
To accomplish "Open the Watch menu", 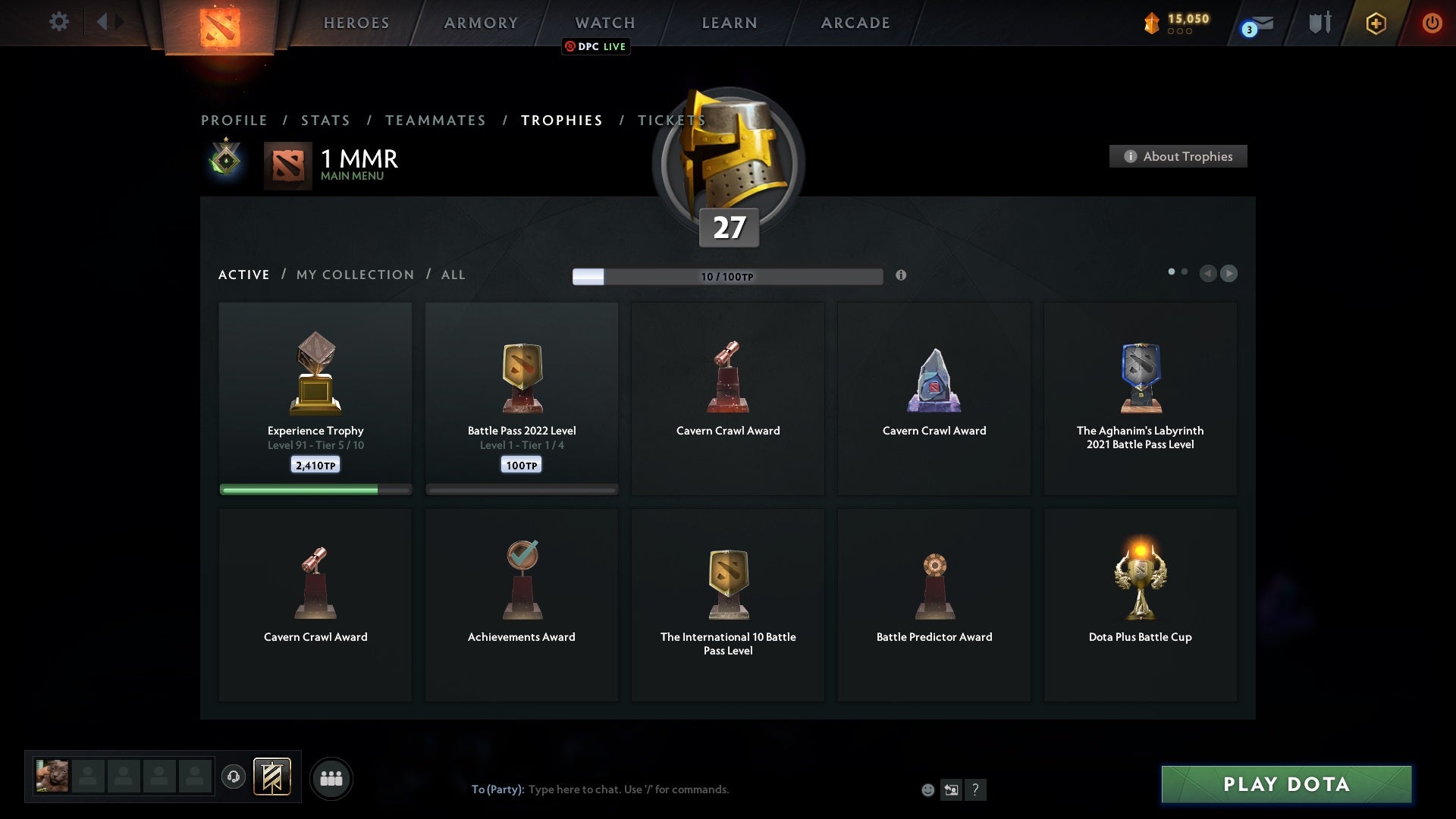I will [x=605, y=23].
